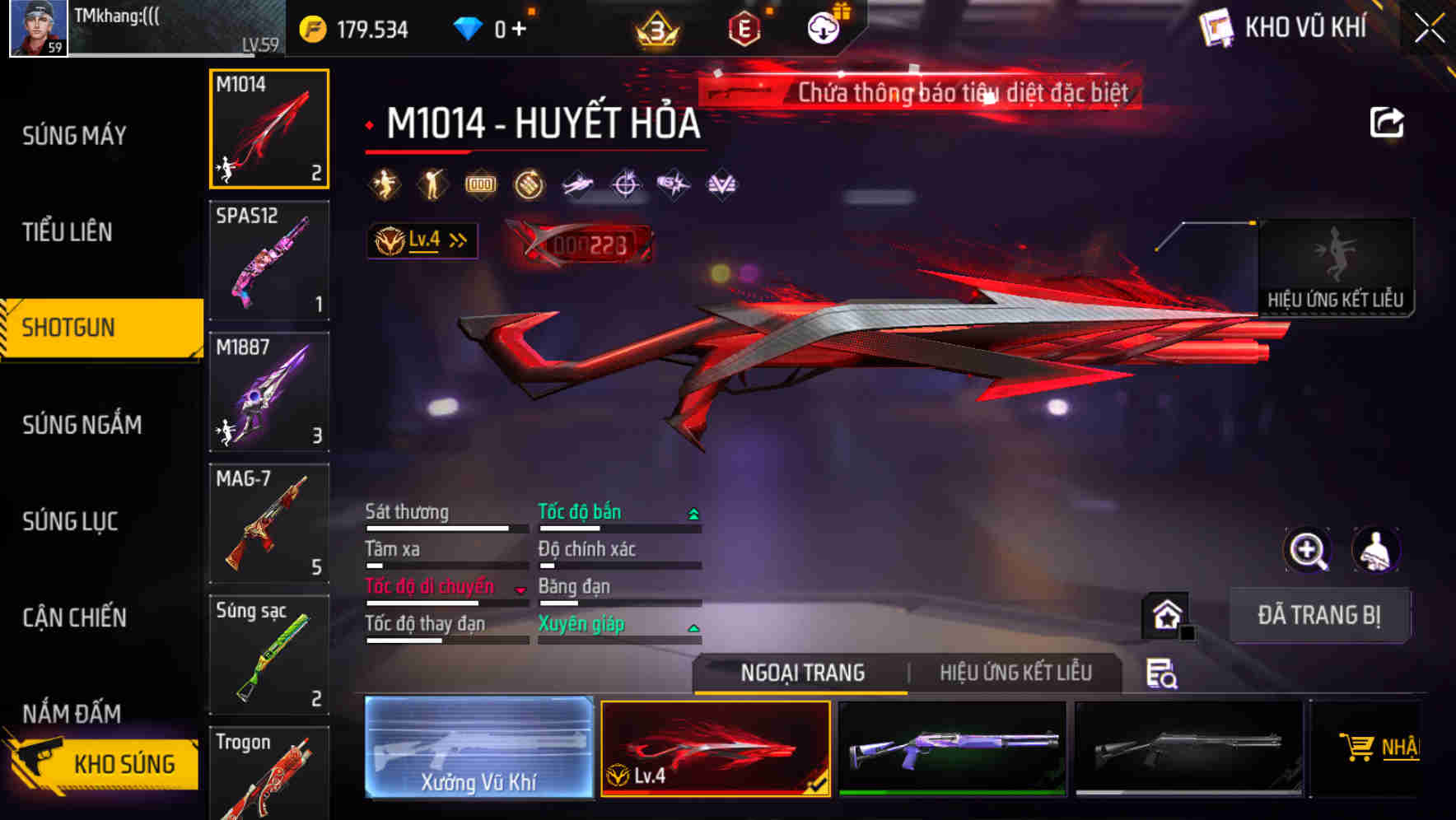Image resolution: width=1456 pixels, height=820 pixels.
Task: Preview weapon on character with person icon
Action: point(1374,550)
